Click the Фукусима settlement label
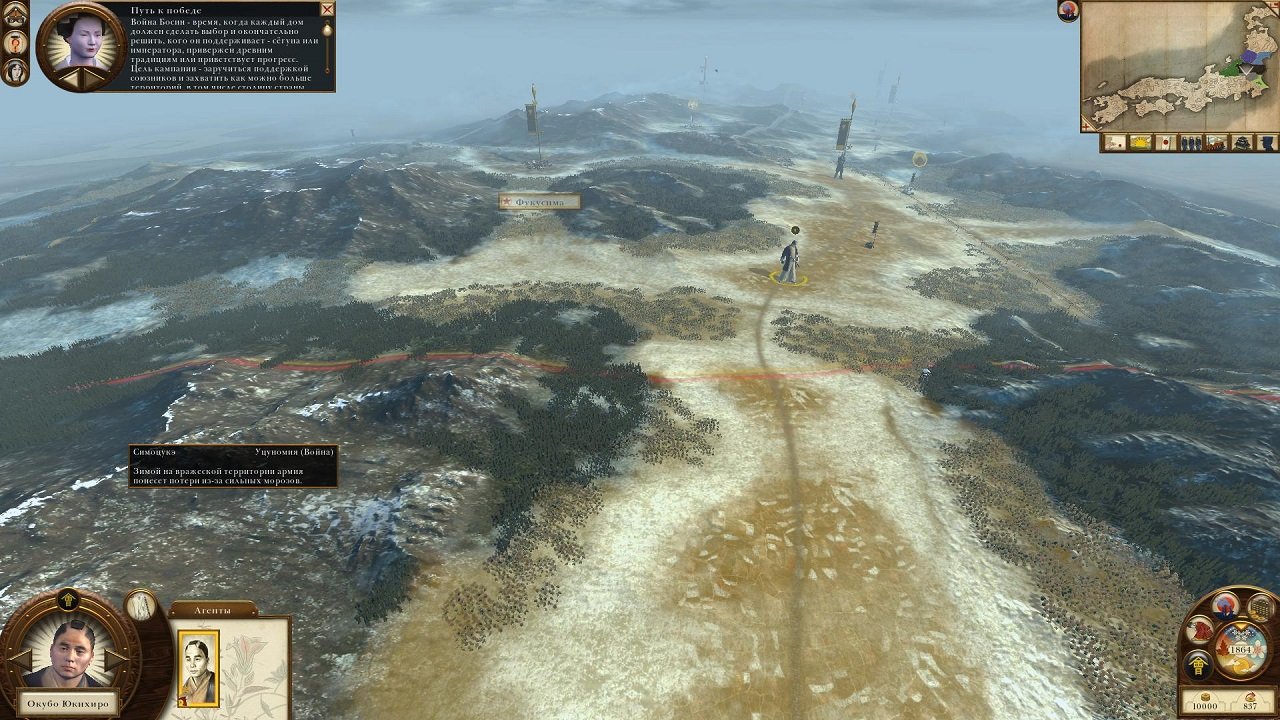Image resolution: width=1280 pixels, height=720 pixels. point(540,200)
